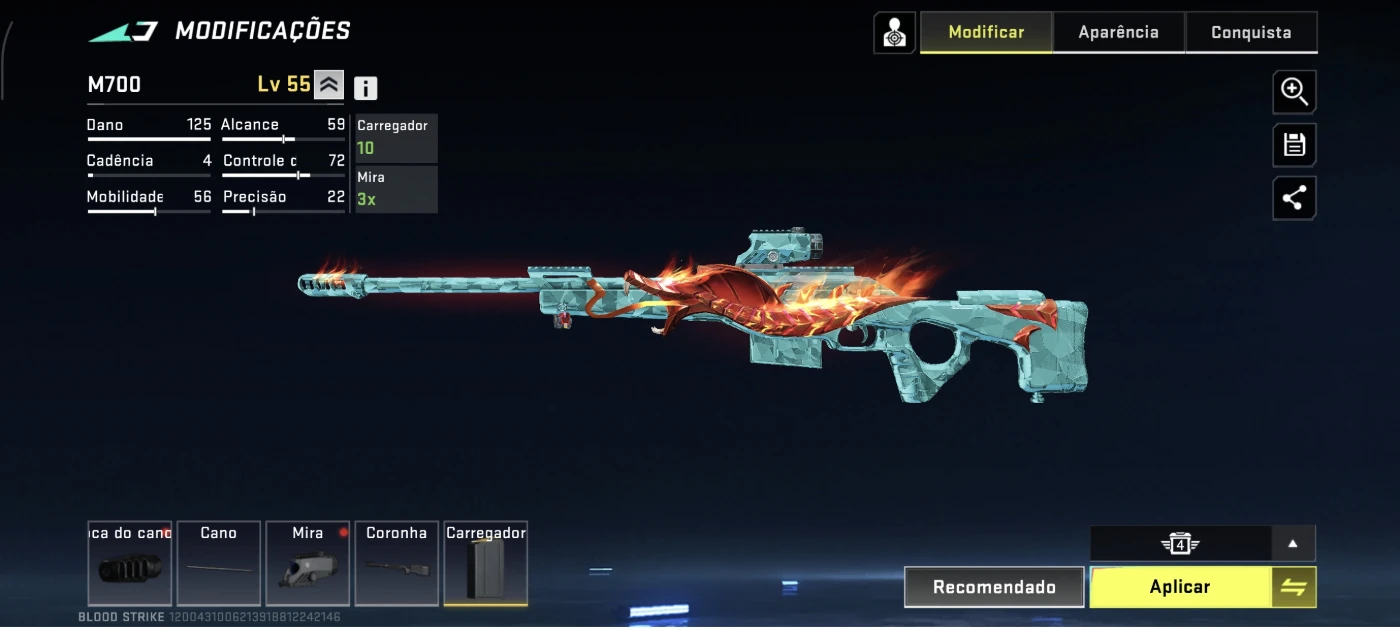Screen dimensions: 1400x630
Task: Save the loadout with the floppy icon
Action: 1294,146
